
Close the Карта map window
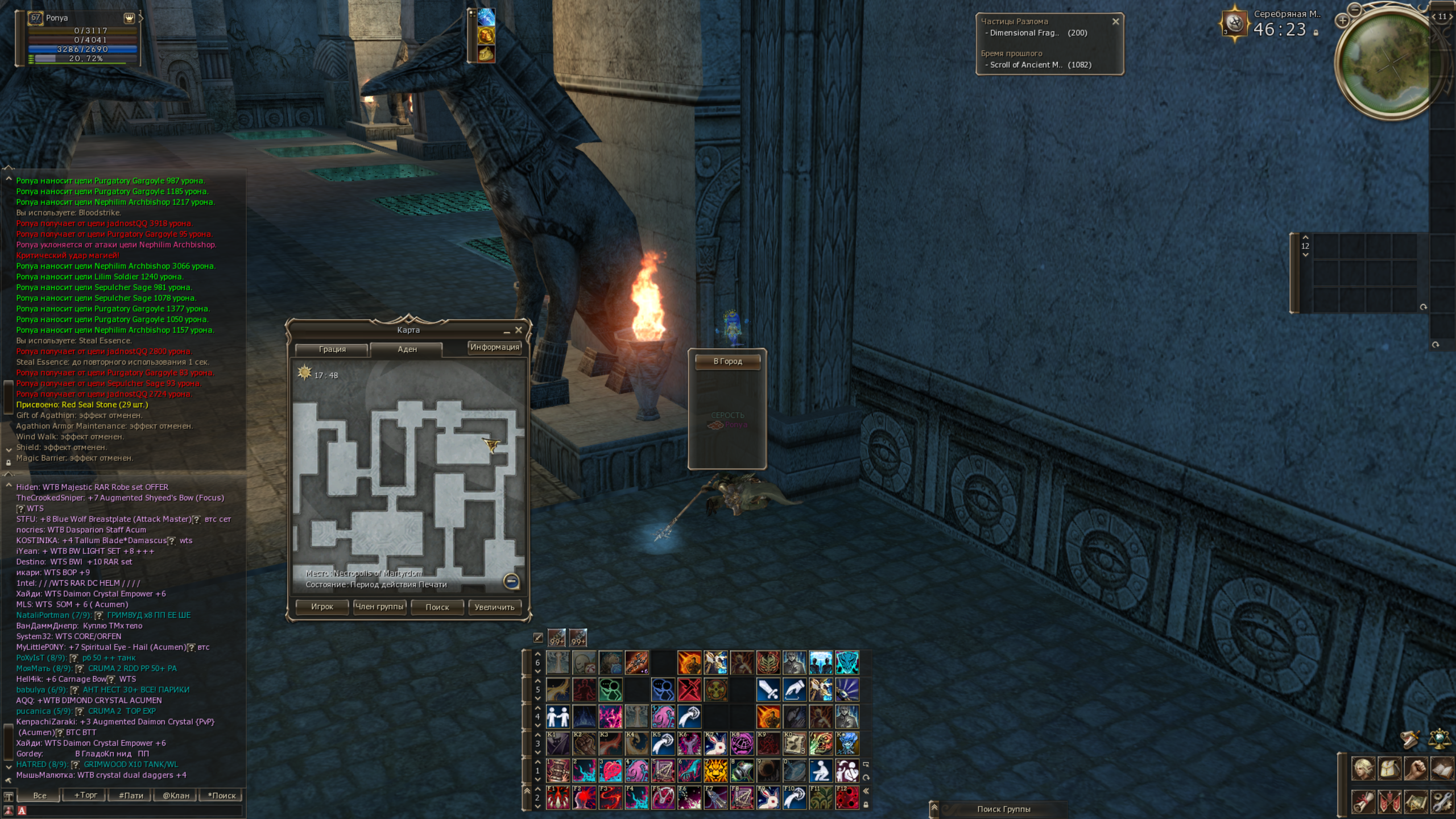click(x=518, y=330)
